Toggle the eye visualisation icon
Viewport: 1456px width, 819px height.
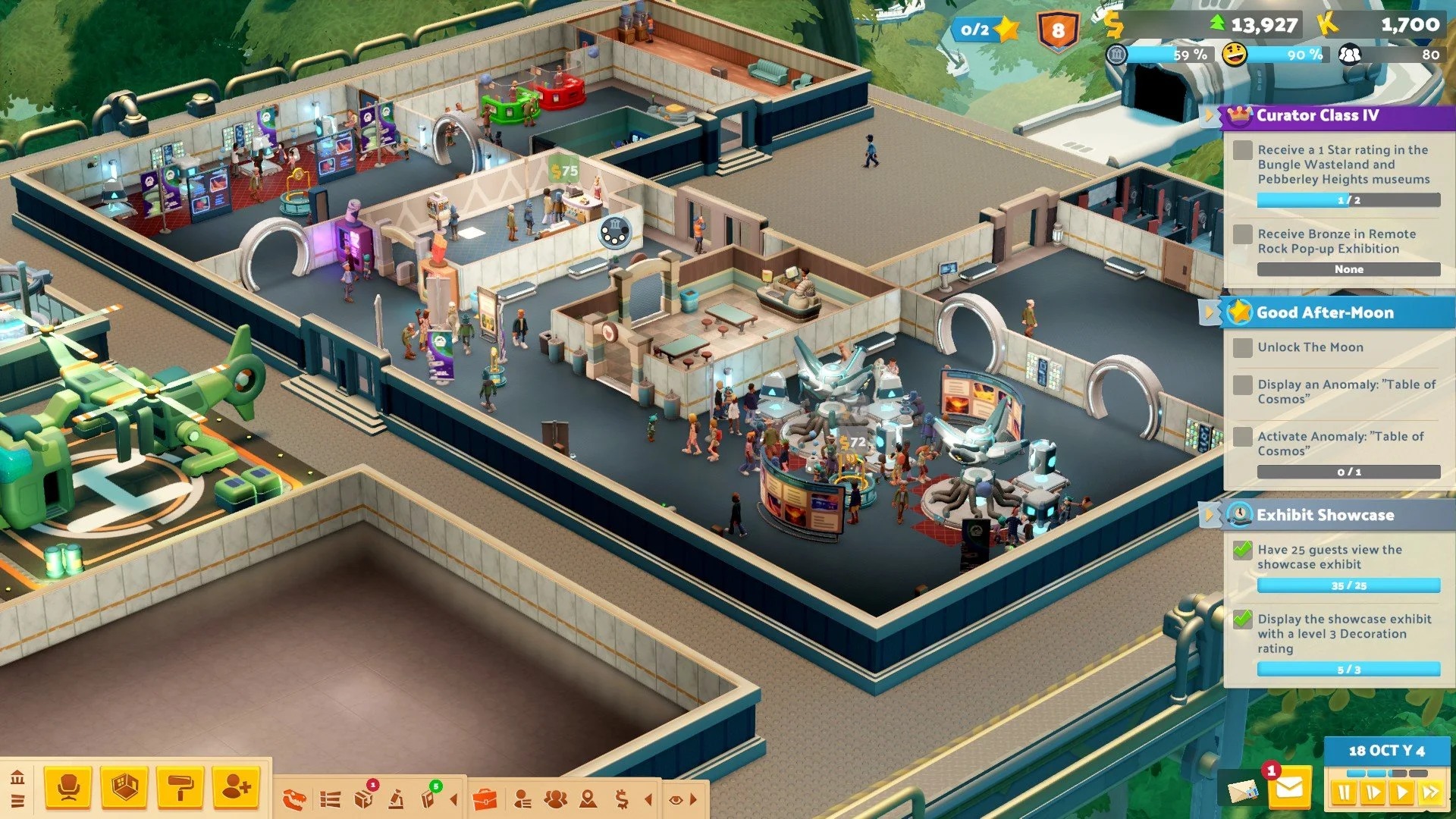click(x=676, y=799)
